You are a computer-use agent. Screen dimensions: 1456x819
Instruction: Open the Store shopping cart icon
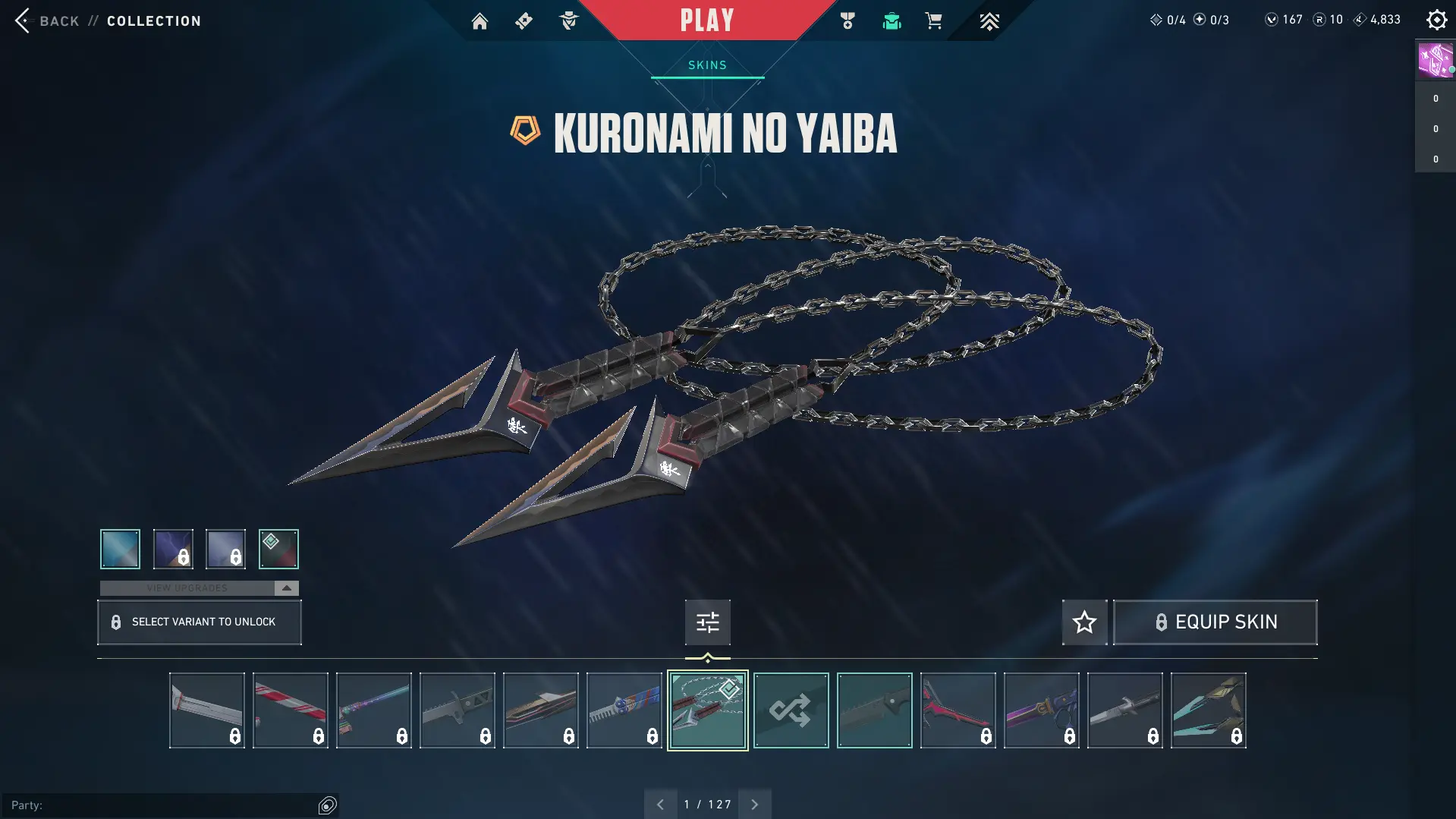coord(934,20)
